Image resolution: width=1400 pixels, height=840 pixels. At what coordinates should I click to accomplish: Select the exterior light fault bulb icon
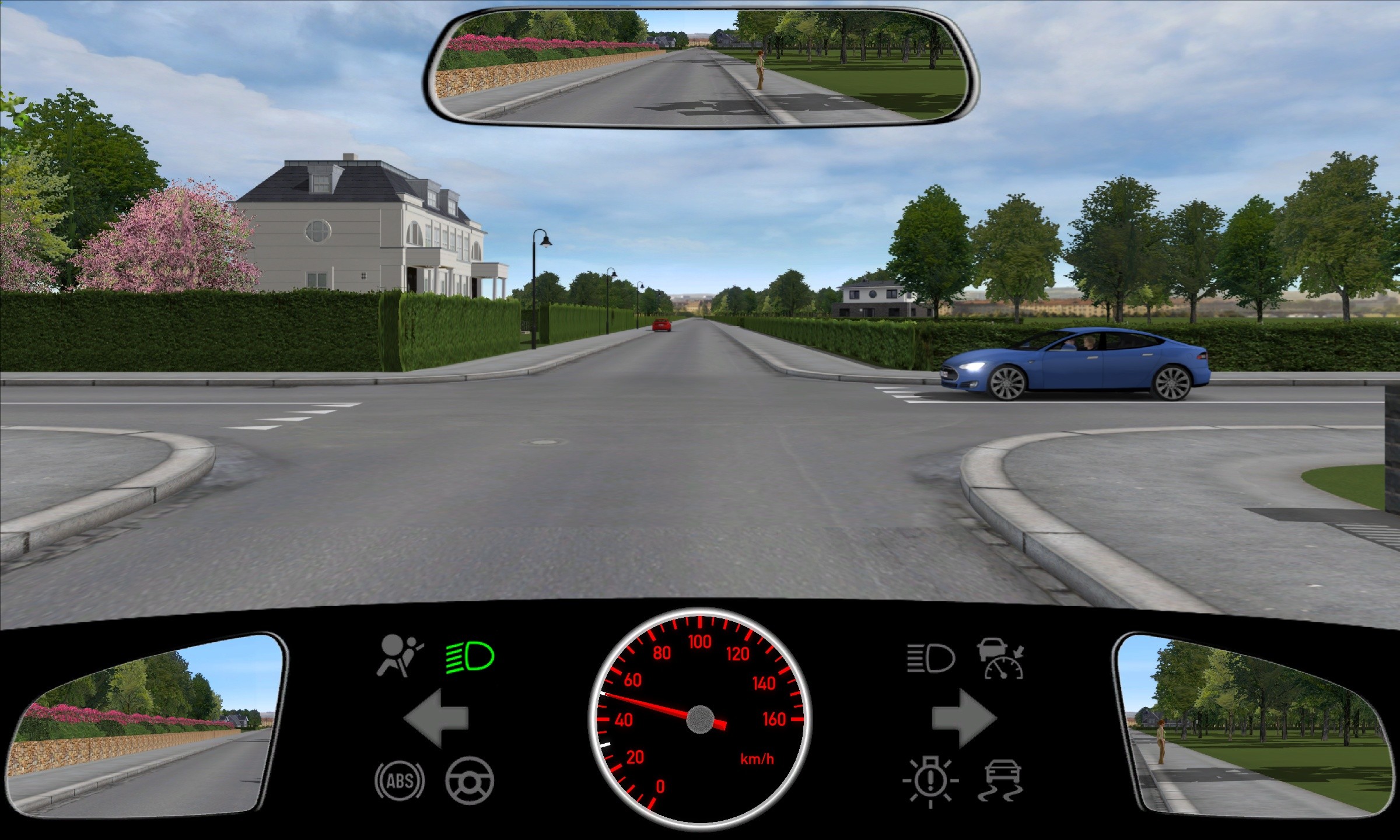930,780
